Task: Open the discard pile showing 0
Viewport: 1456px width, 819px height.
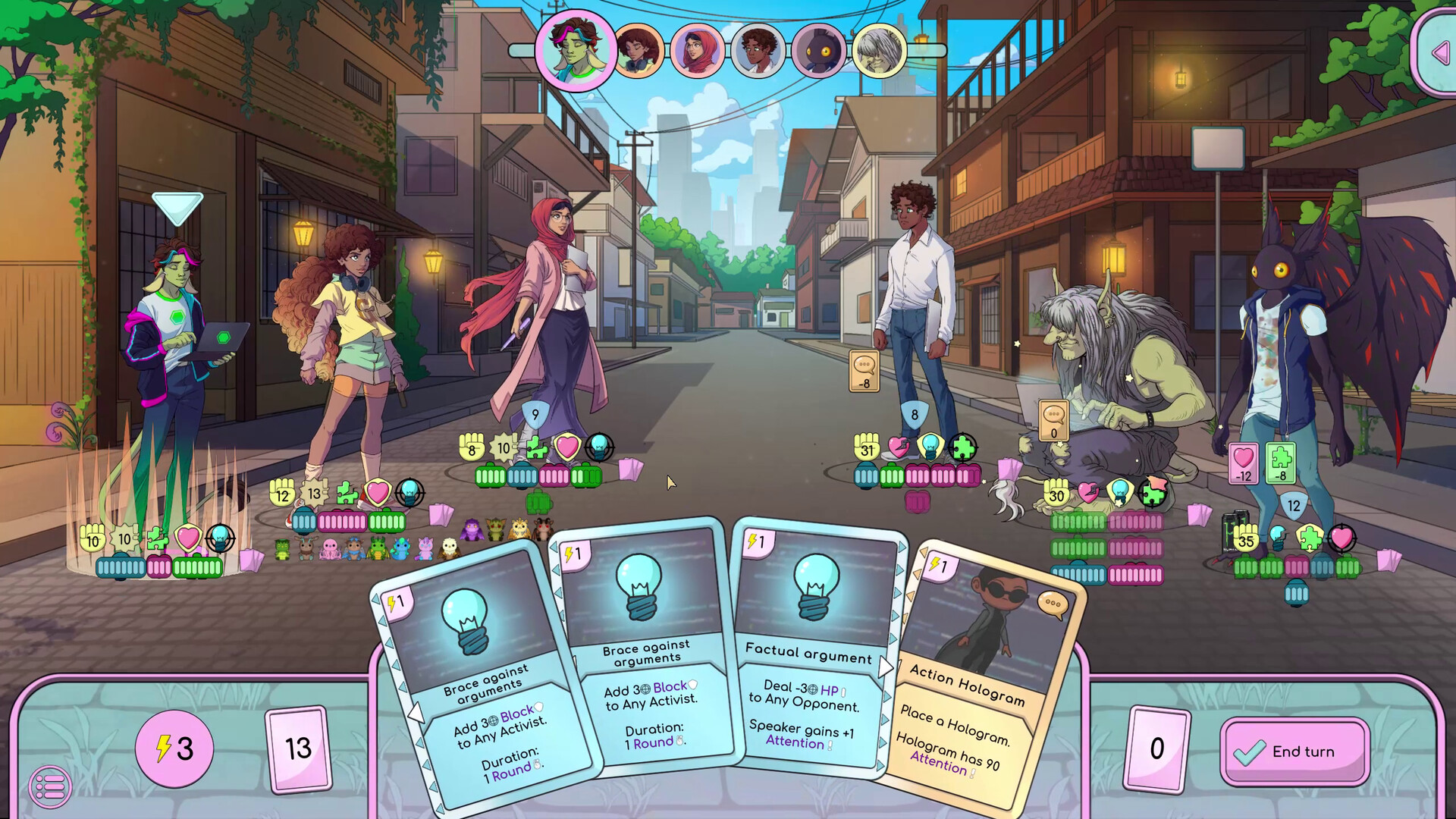Action: pos(1156,749)
